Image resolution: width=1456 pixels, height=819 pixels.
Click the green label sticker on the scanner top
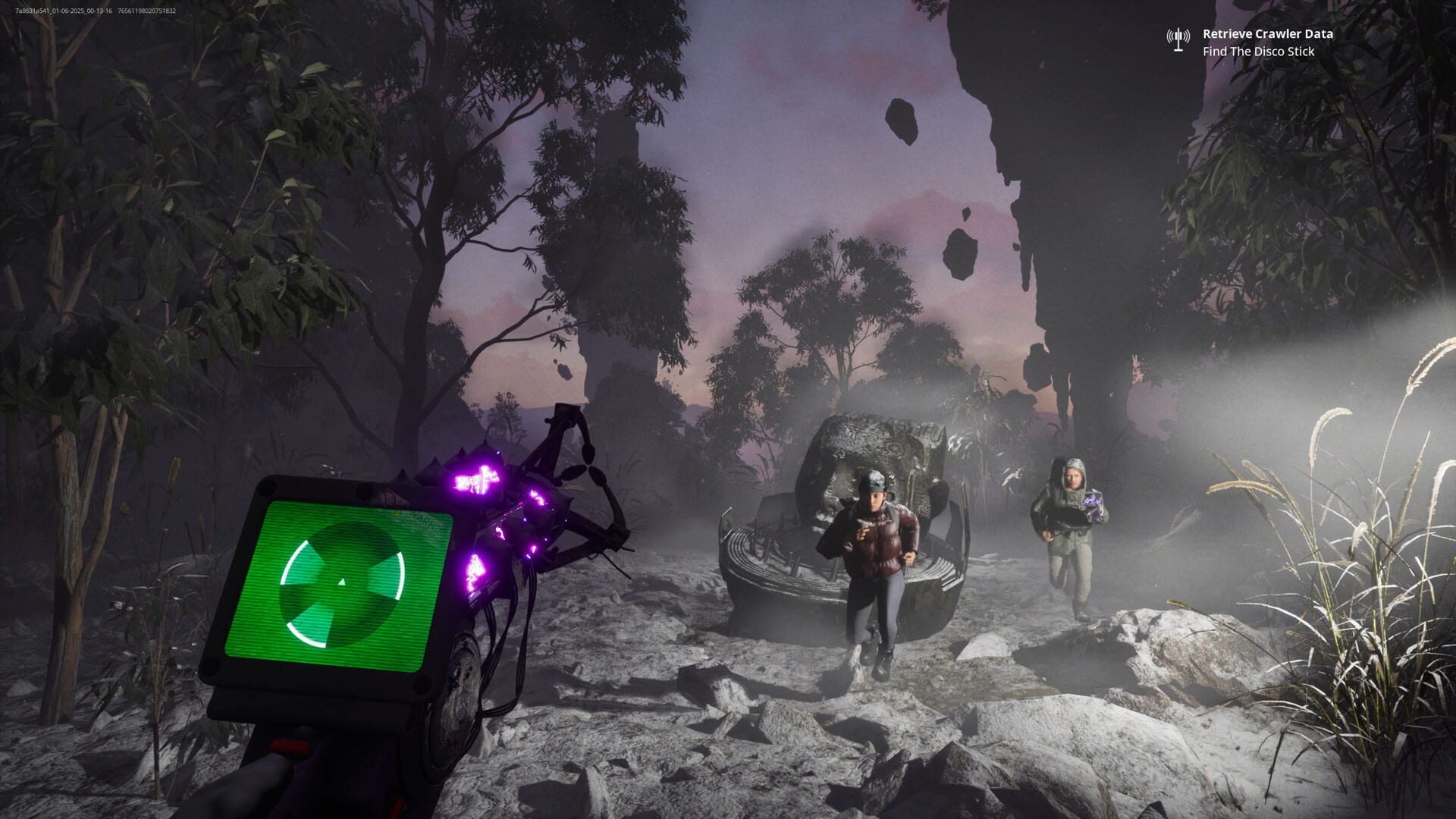tap(419, 519)
